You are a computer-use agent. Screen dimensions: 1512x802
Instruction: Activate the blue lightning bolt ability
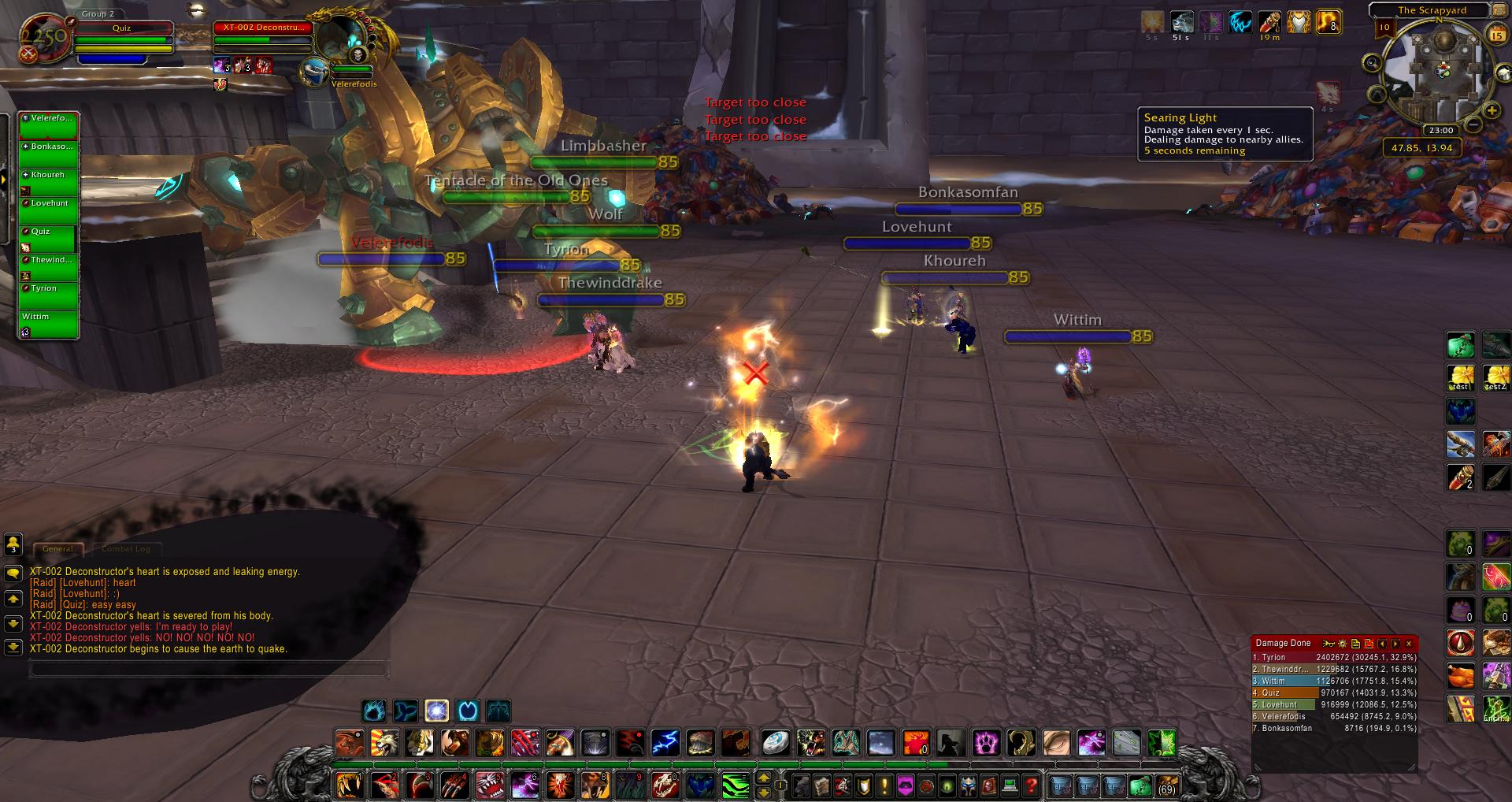665,743
